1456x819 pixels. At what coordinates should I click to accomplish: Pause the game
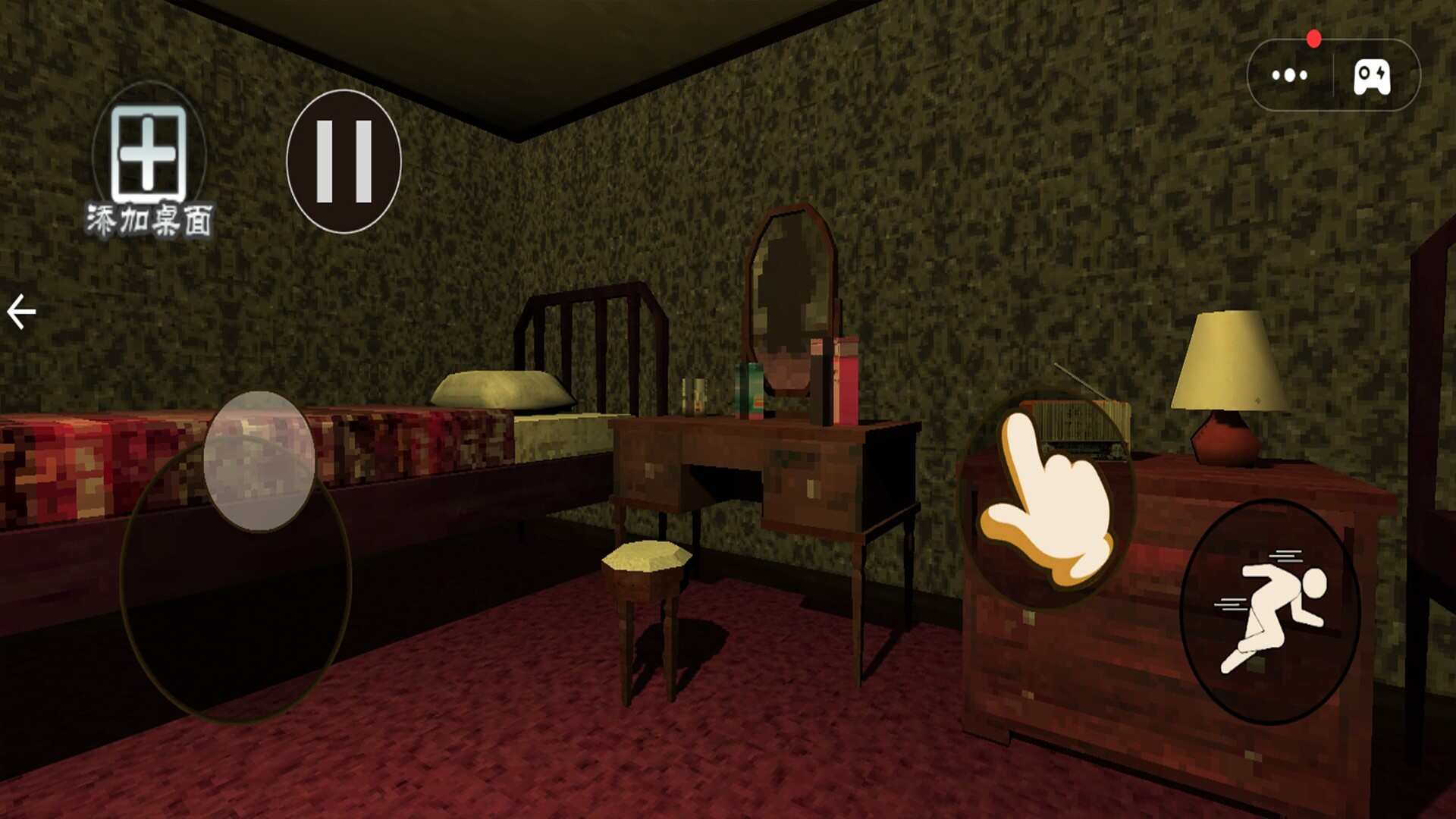(x=344, y=162)
